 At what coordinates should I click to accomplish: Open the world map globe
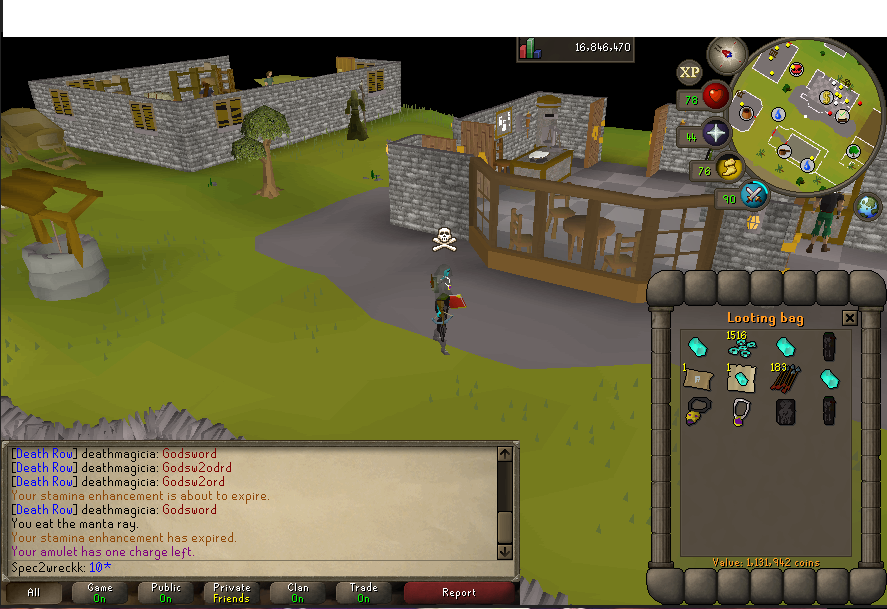tap(868, 207)
